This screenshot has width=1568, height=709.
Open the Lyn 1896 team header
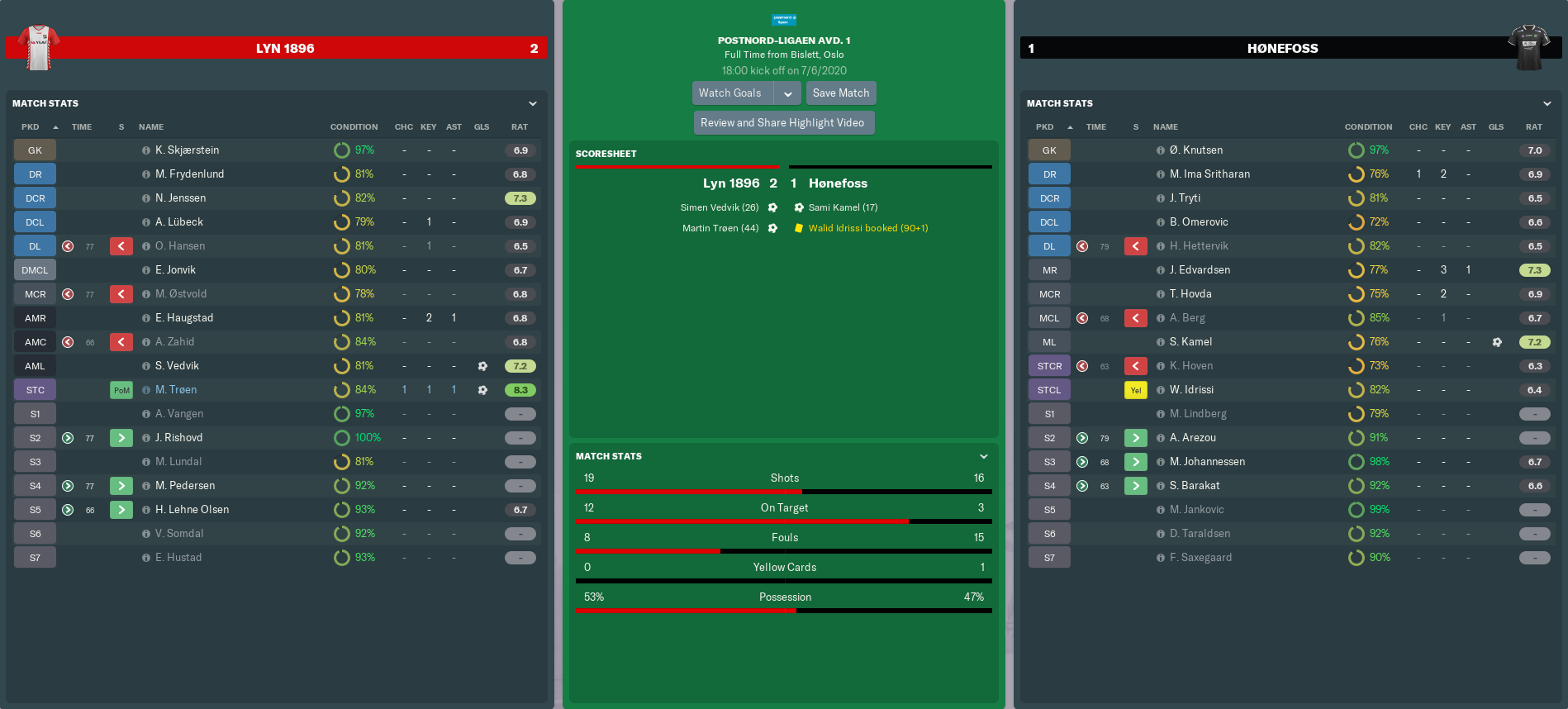pos(285,49)
